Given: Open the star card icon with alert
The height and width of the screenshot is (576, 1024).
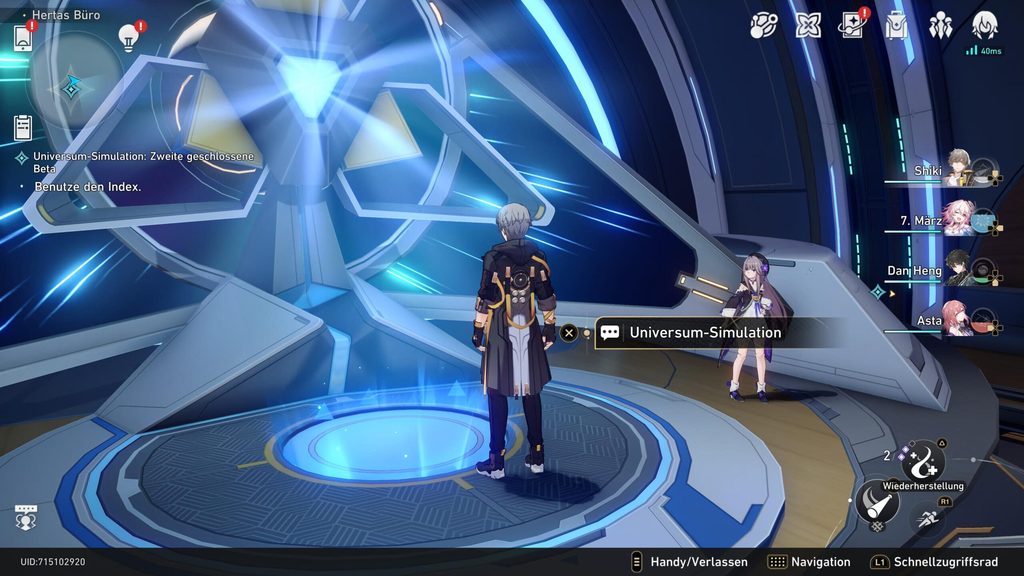Looking at the screenshot, I should point(852,26).
